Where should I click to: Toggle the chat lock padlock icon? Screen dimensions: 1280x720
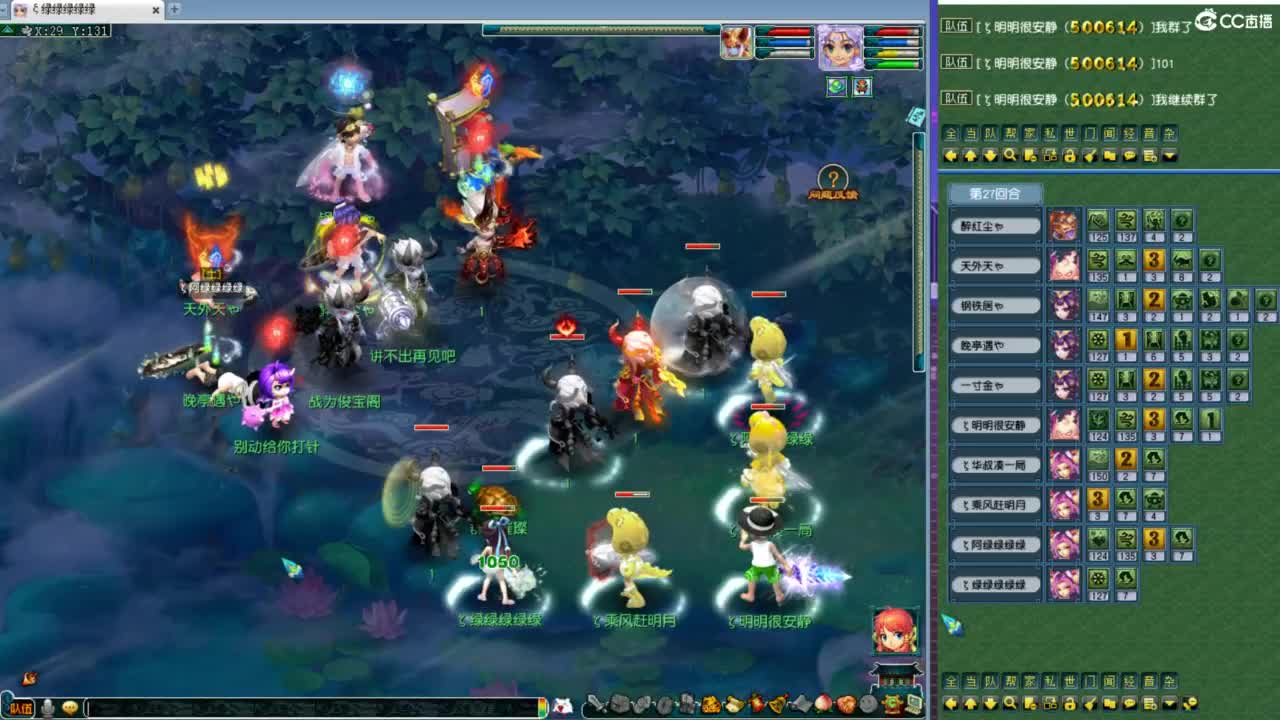coord(1070,155)
